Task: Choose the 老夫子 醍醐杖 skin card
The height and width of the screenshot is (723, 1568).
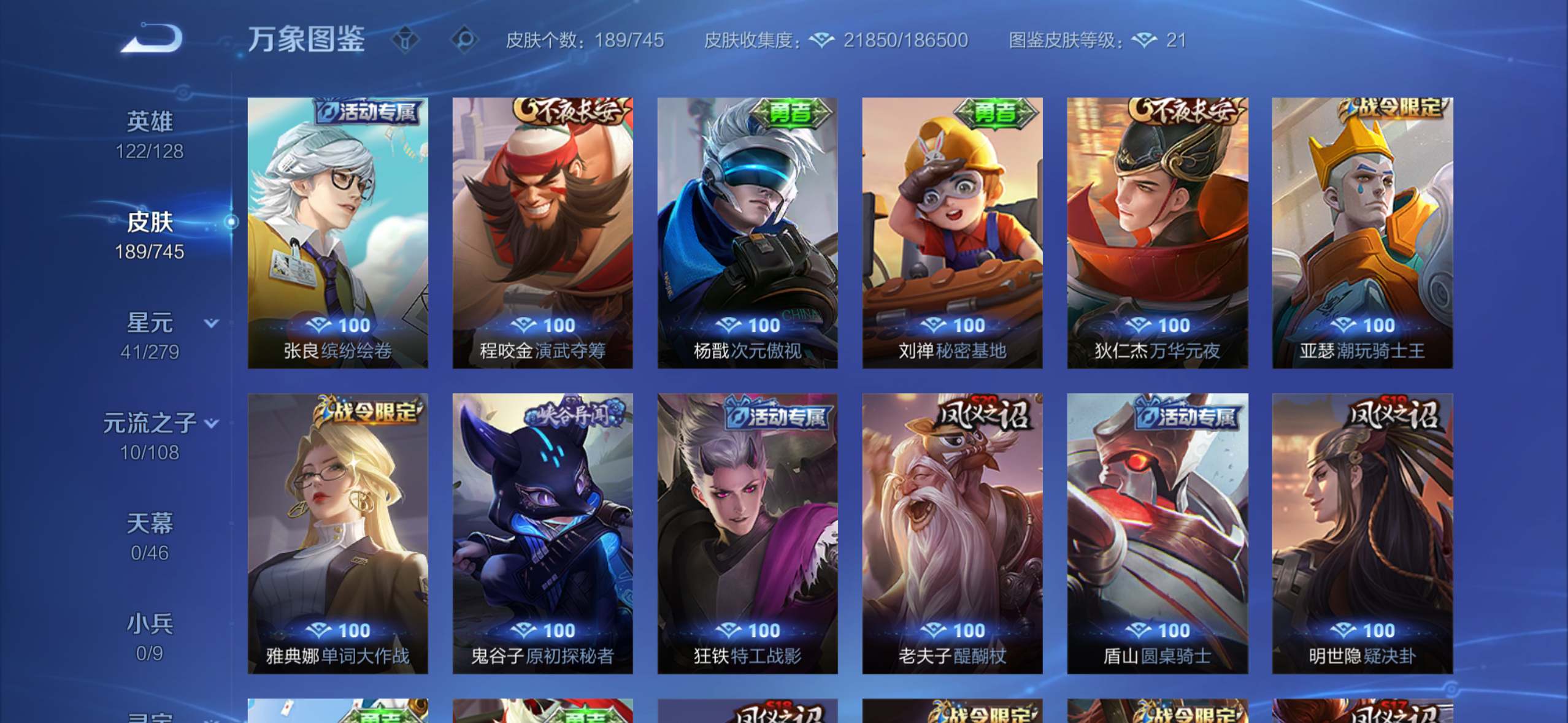Action: pos(952,534)
